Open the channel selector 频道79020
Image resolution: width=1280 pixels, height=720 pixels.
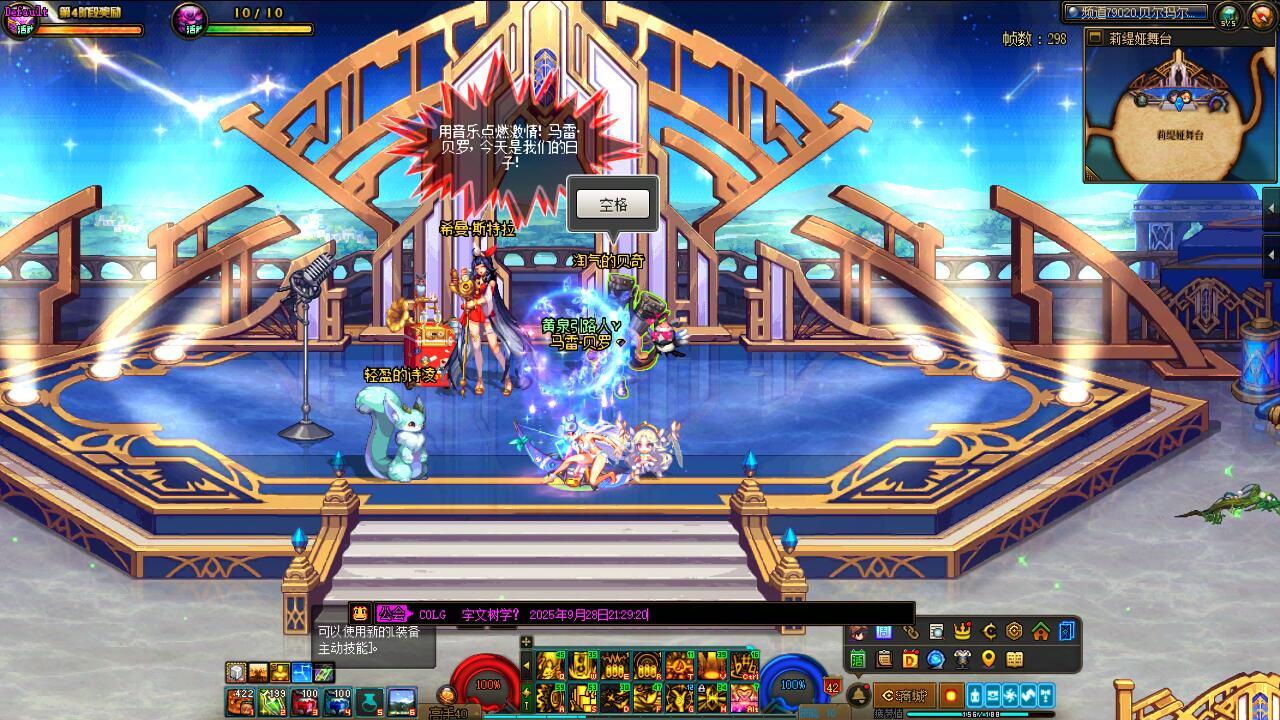pyautogui.click(x=1135, y=13)
